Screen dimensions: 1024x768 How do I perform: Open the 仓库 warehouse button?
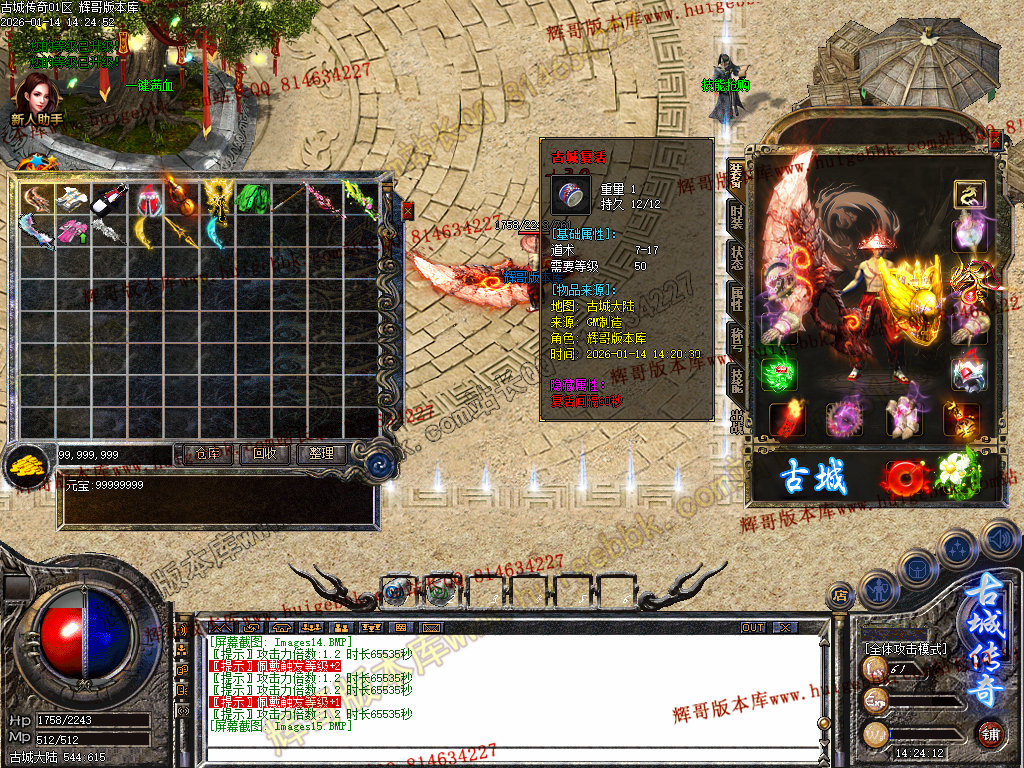[206, 454]
